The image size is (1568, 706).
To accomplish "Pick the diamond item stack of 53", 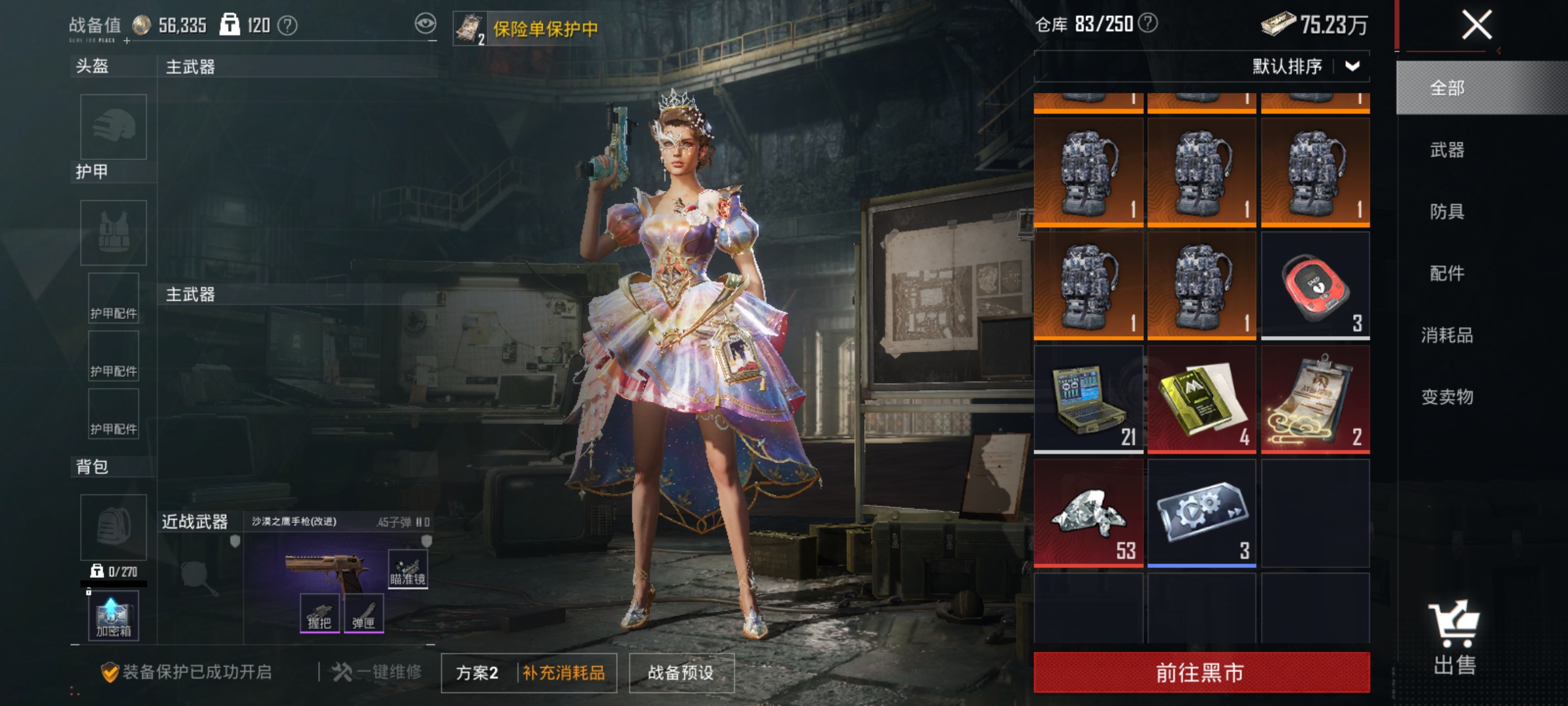I will (1088, 513).
